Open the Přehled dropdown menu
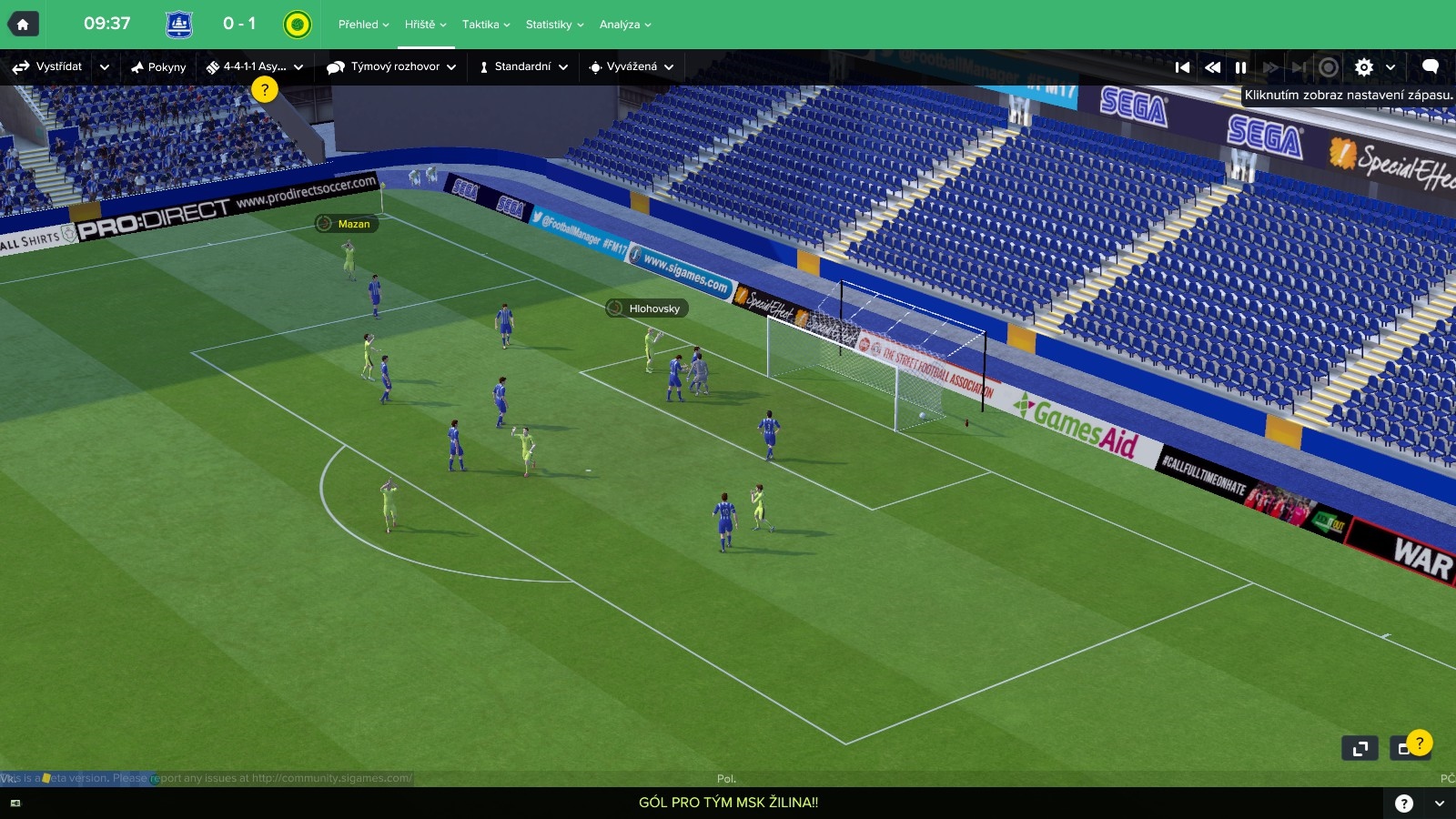The width and height of the screenshot is (1456, 819). tap(363, 25)
